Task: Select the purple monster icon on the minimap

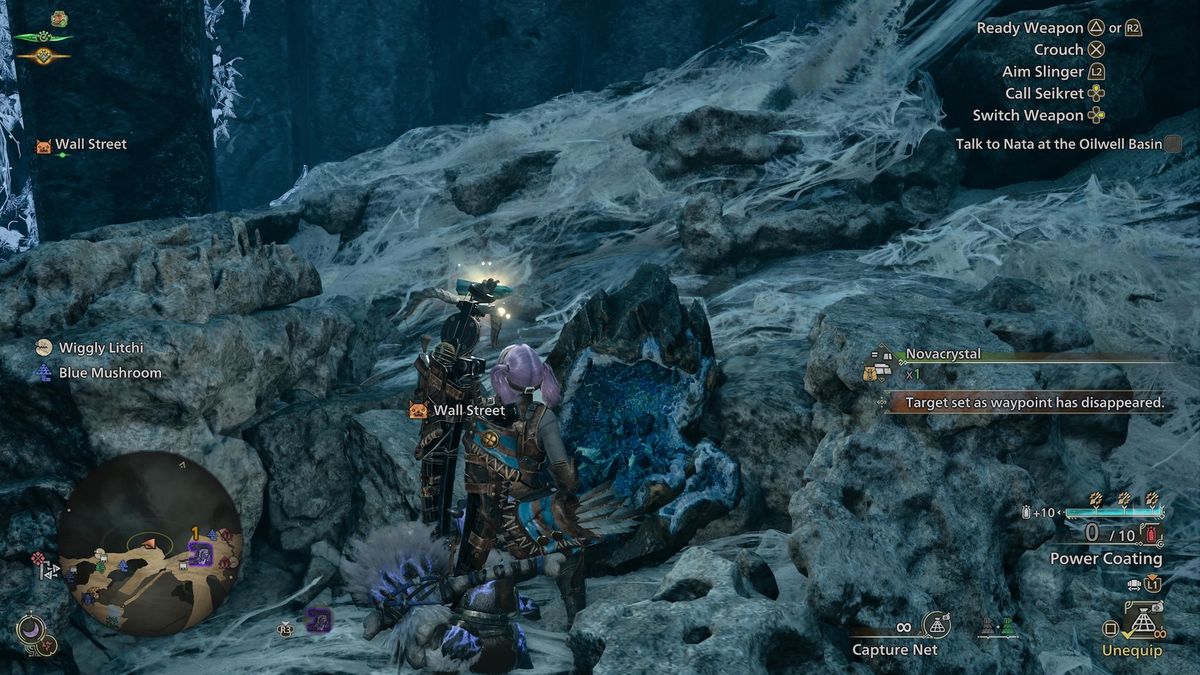Action: pos(199,553)
